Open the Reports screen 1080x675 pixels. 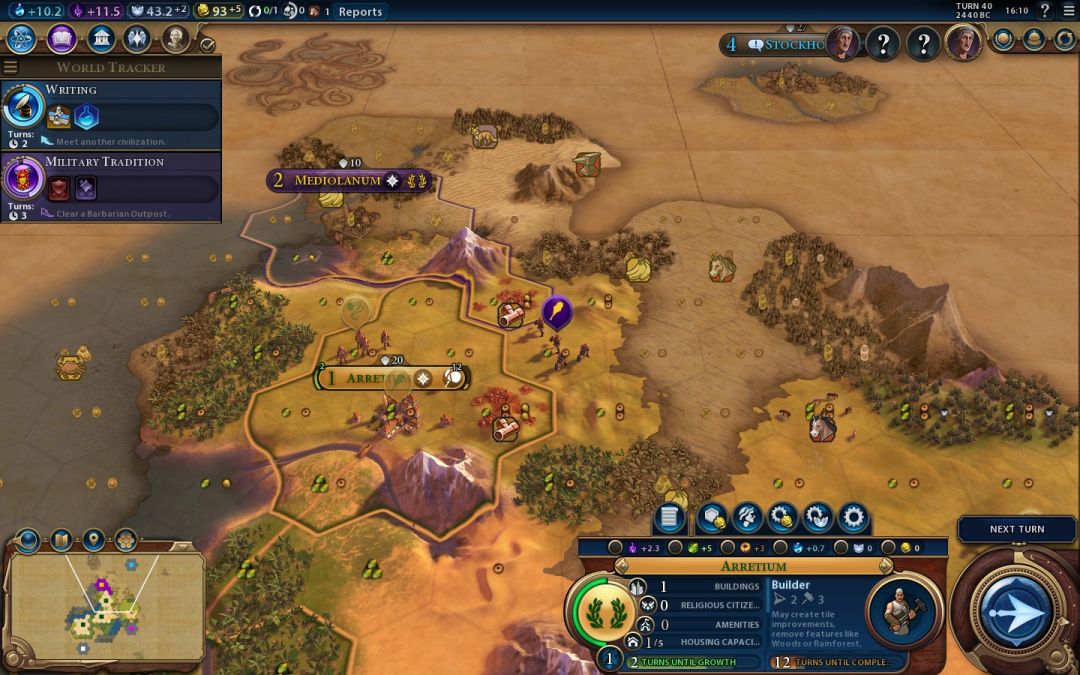click(359, 12)
